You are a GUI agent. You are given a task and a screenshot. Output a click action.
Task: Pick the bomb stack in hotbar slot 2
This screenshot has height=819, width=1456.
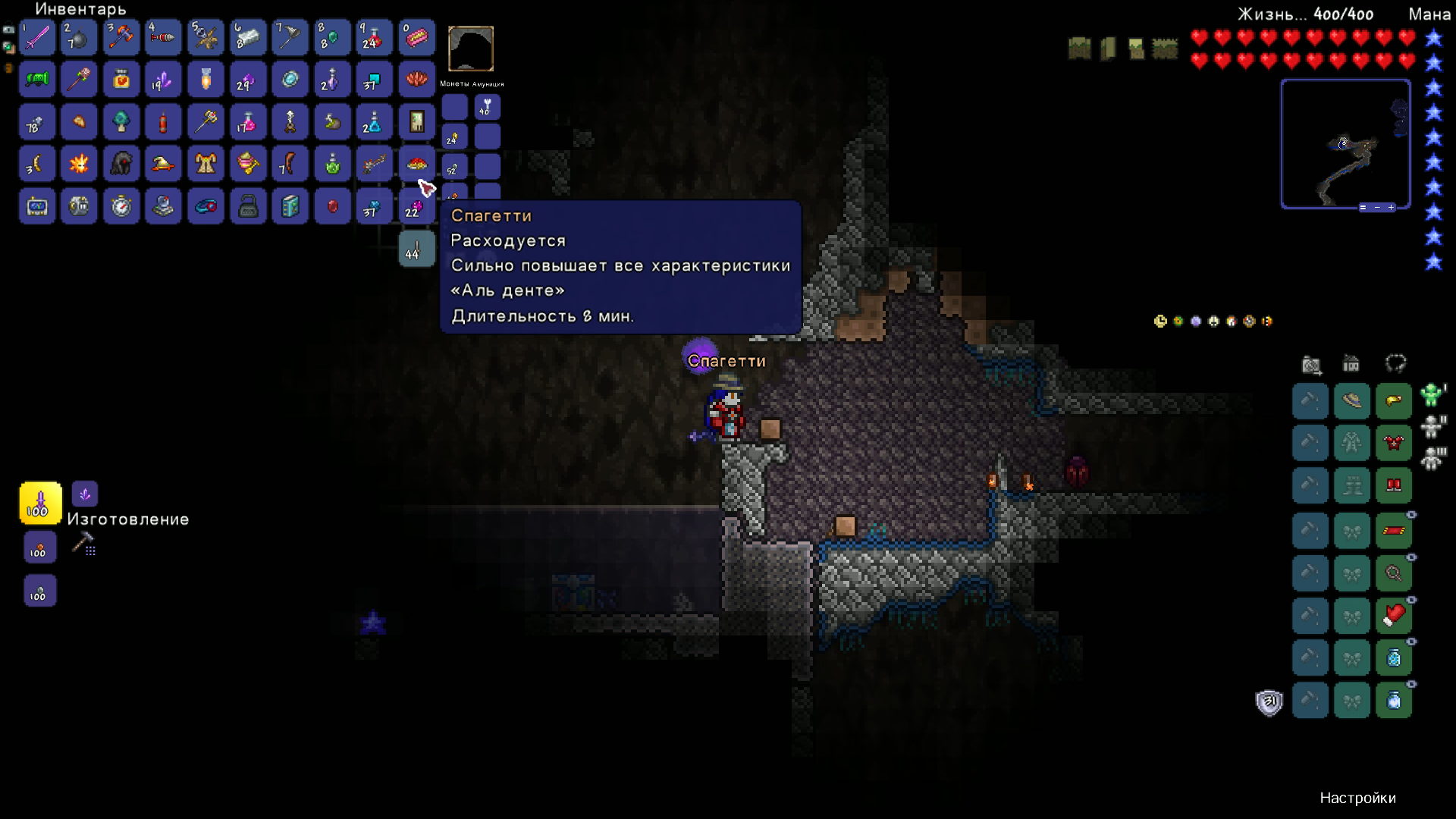pyautogui.click(x=79, y=37)
